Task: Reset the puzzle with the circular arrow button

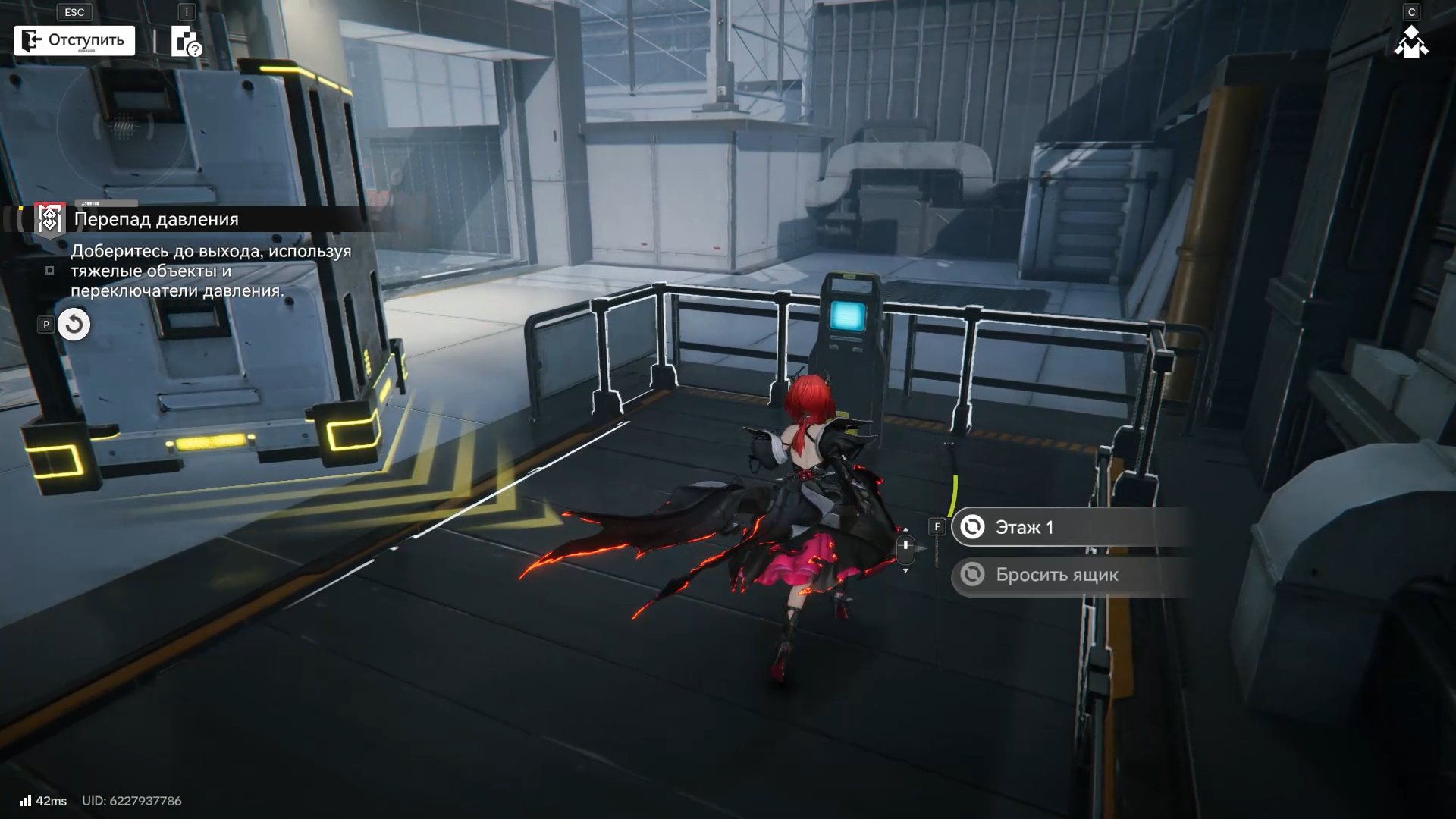Action: (74, 325)
